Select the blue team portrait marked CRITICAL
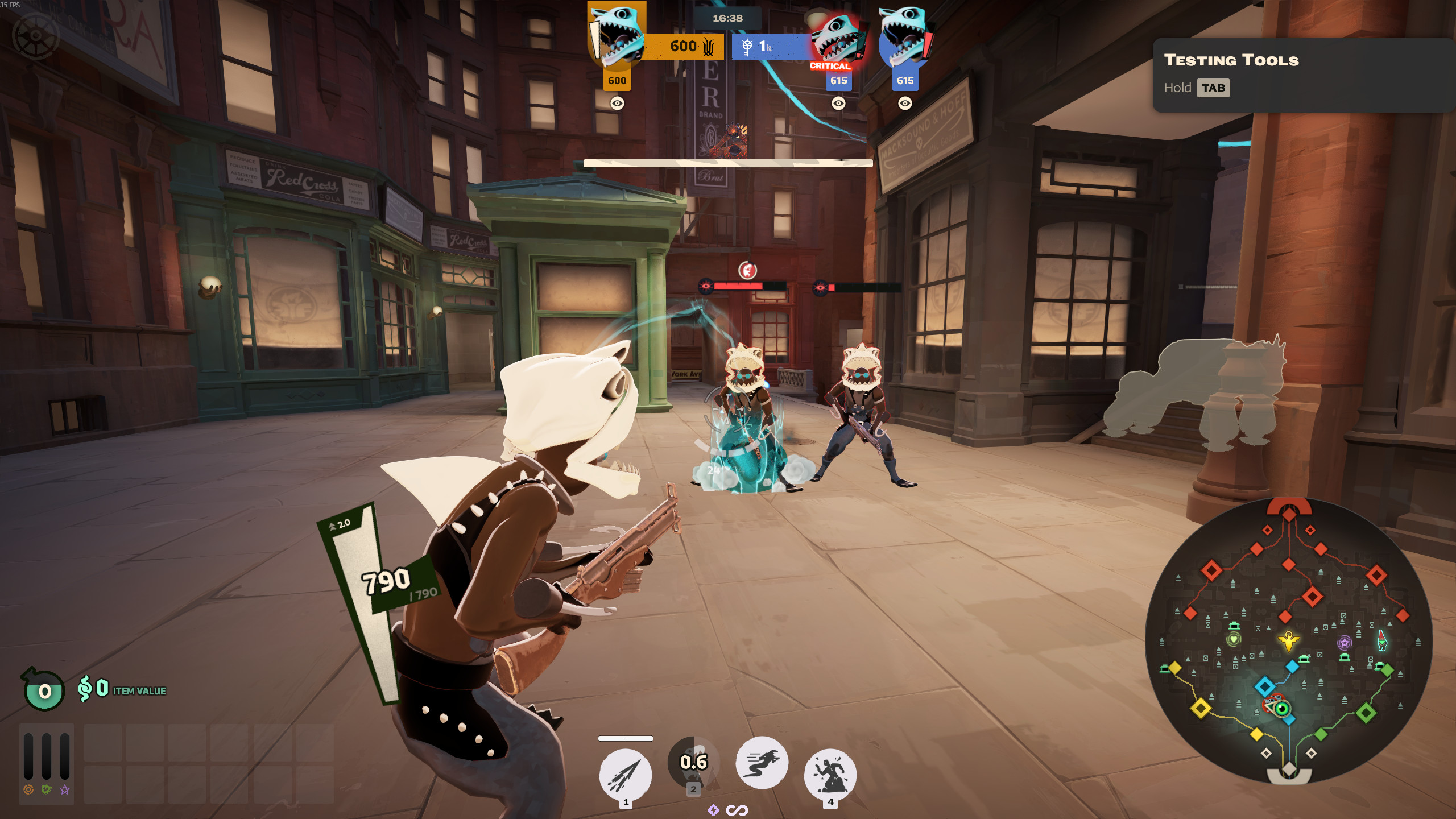The width and height of the screenshot is (1456, 819). click(837, 40)
